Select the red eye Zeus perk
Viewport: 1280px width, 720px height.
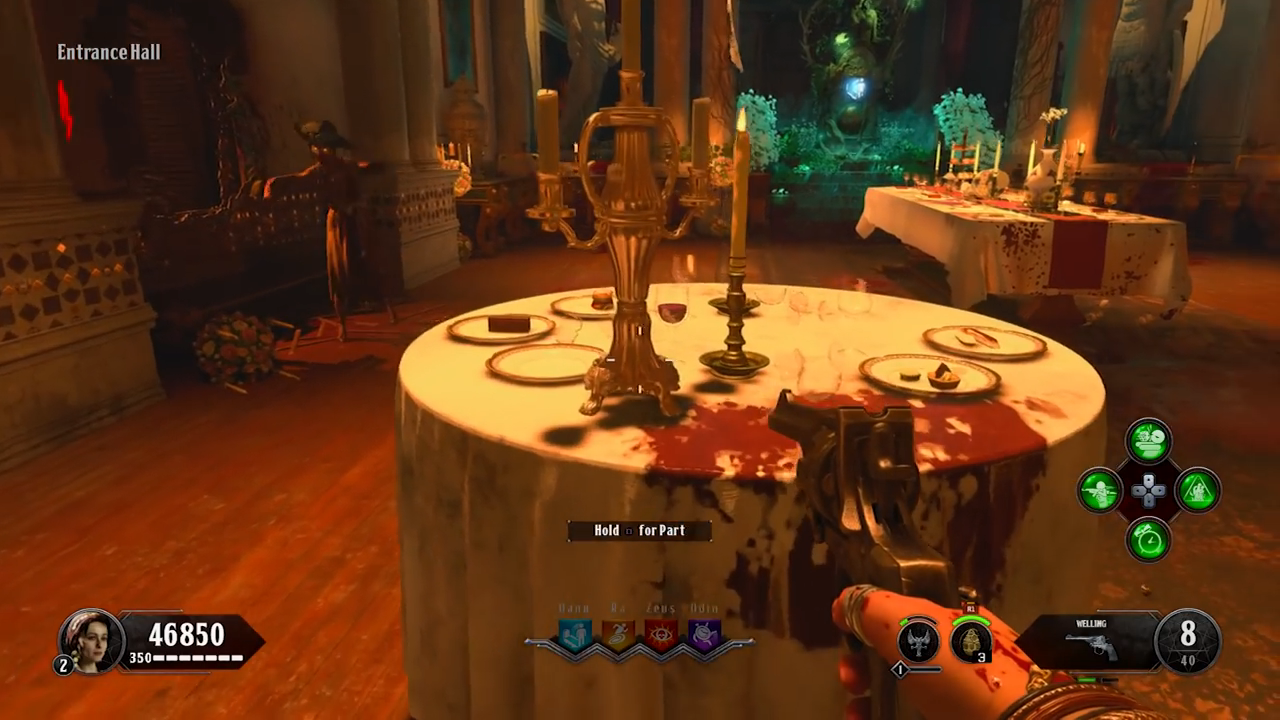(x=661, y=634)
